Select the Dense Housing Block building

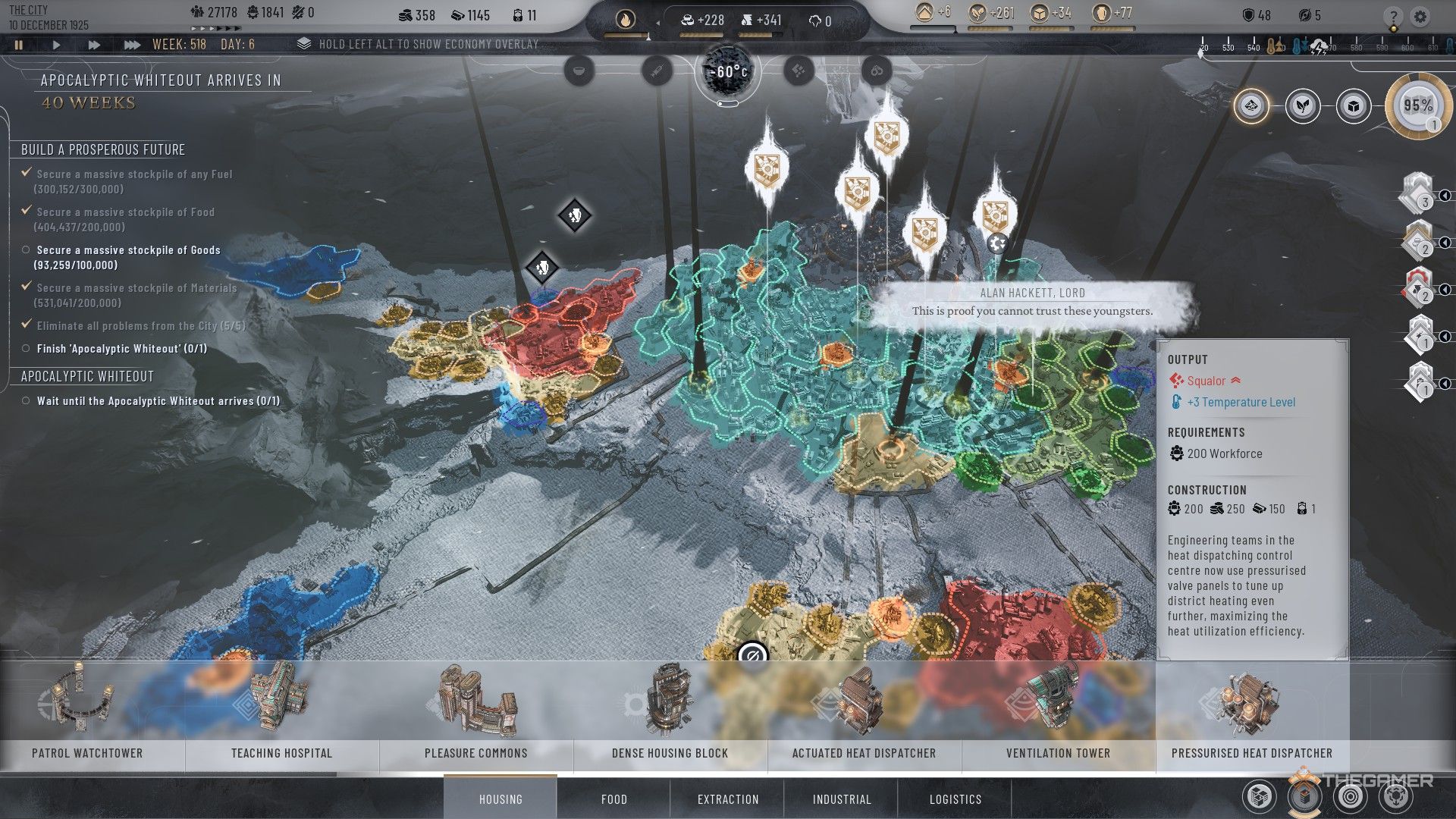coord(670,713)
